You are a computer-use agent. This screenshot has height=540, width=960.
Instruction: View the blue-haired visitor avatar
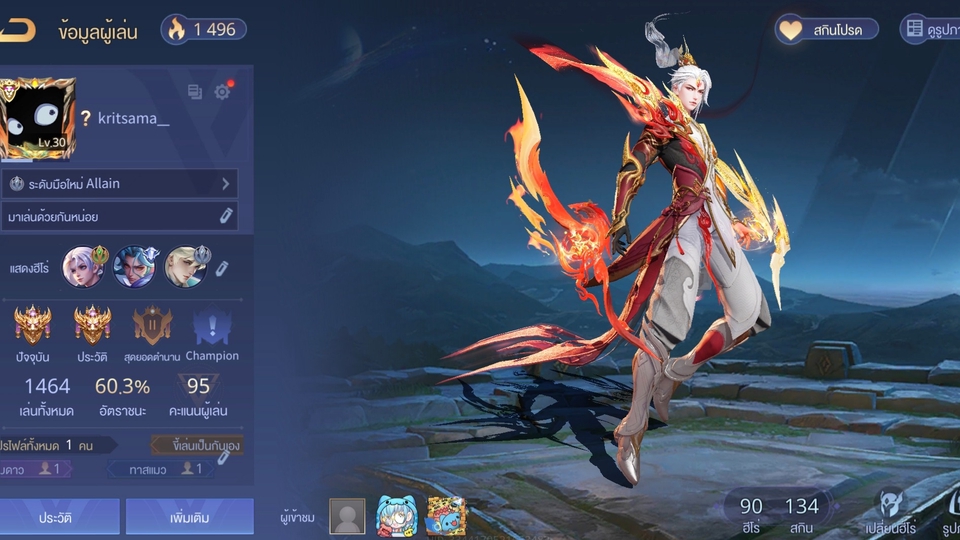(395, 516)
